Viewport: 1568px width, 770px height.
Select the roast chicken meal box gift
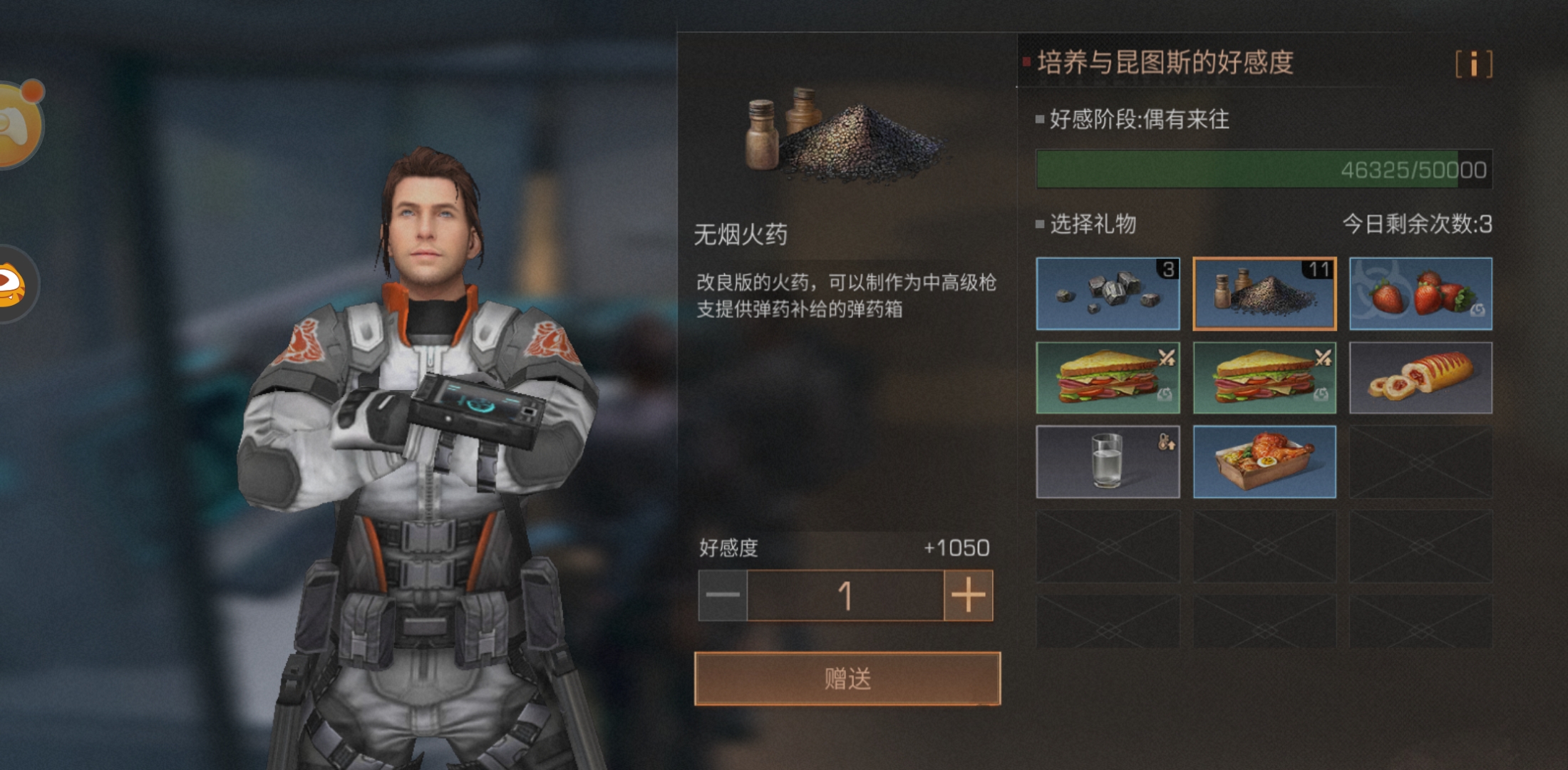tap(1264, 461)
